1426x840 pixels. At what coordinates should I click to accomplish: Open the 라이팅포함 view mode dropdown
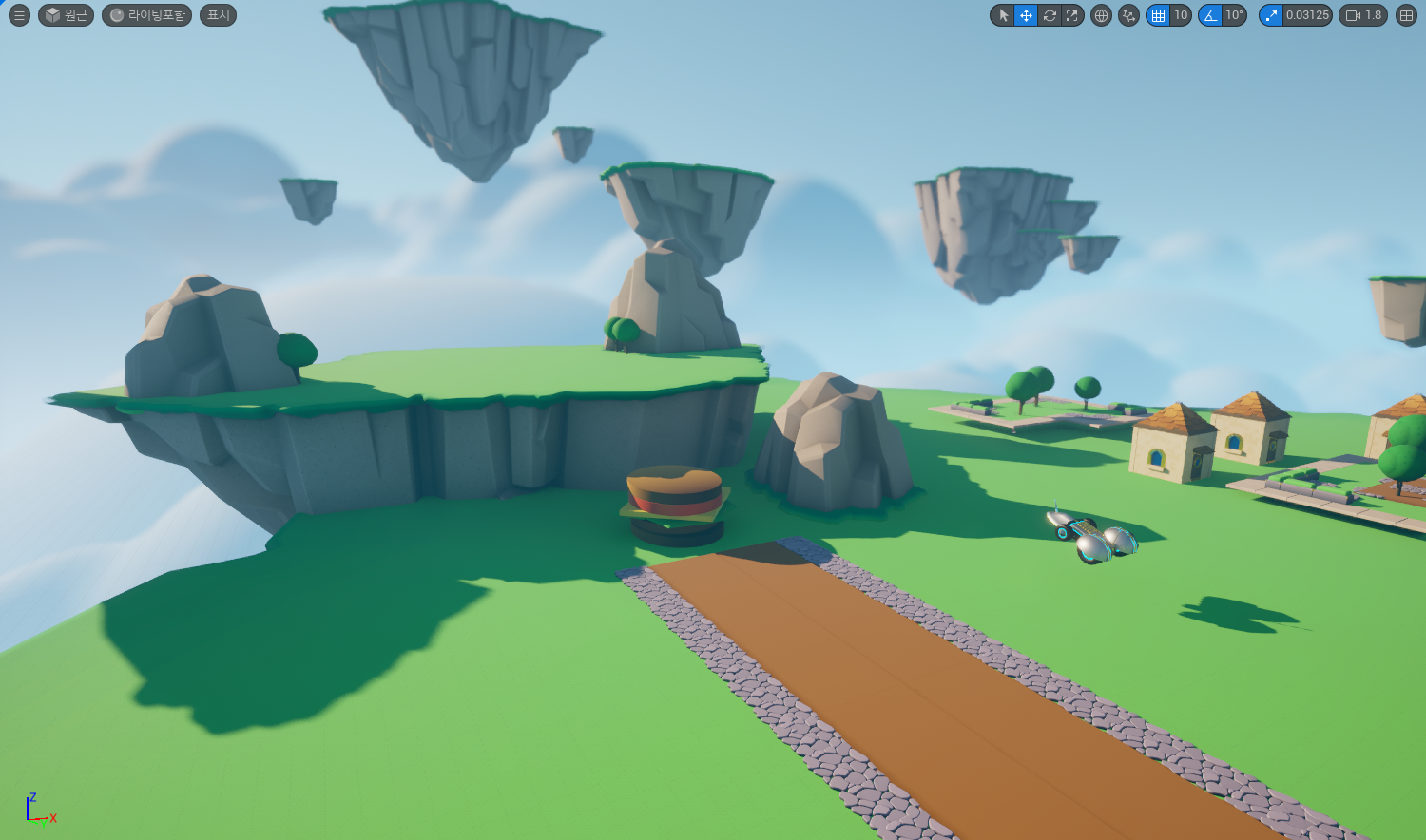point(146,15)
